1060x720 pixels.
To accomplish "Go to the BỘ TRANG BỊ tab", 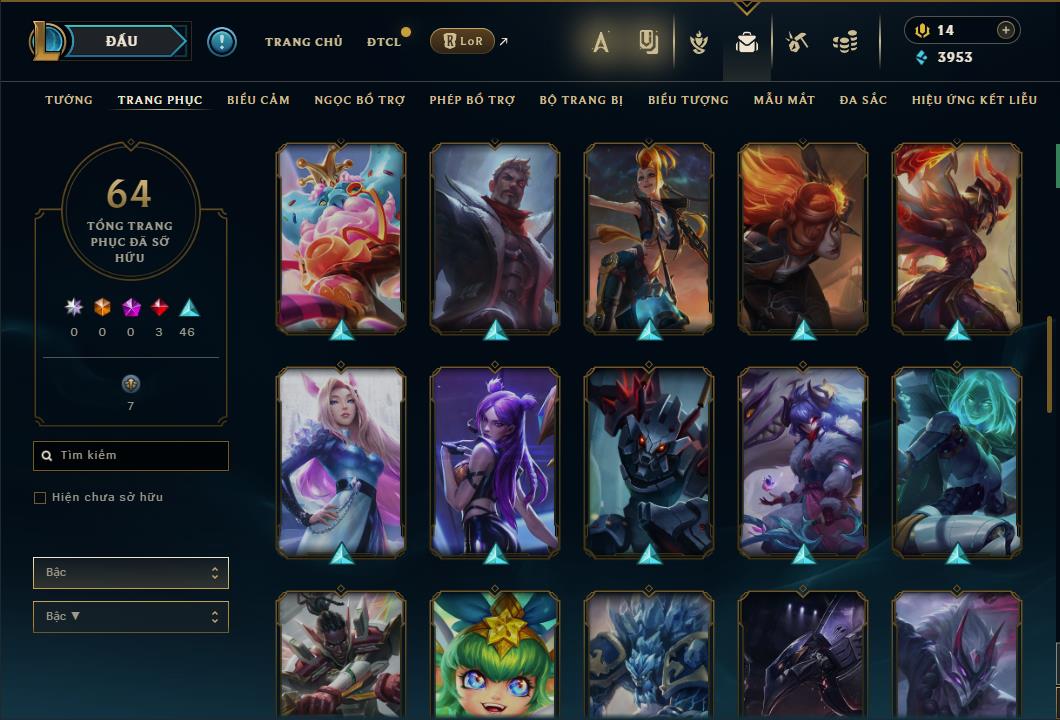I will 581,100.
